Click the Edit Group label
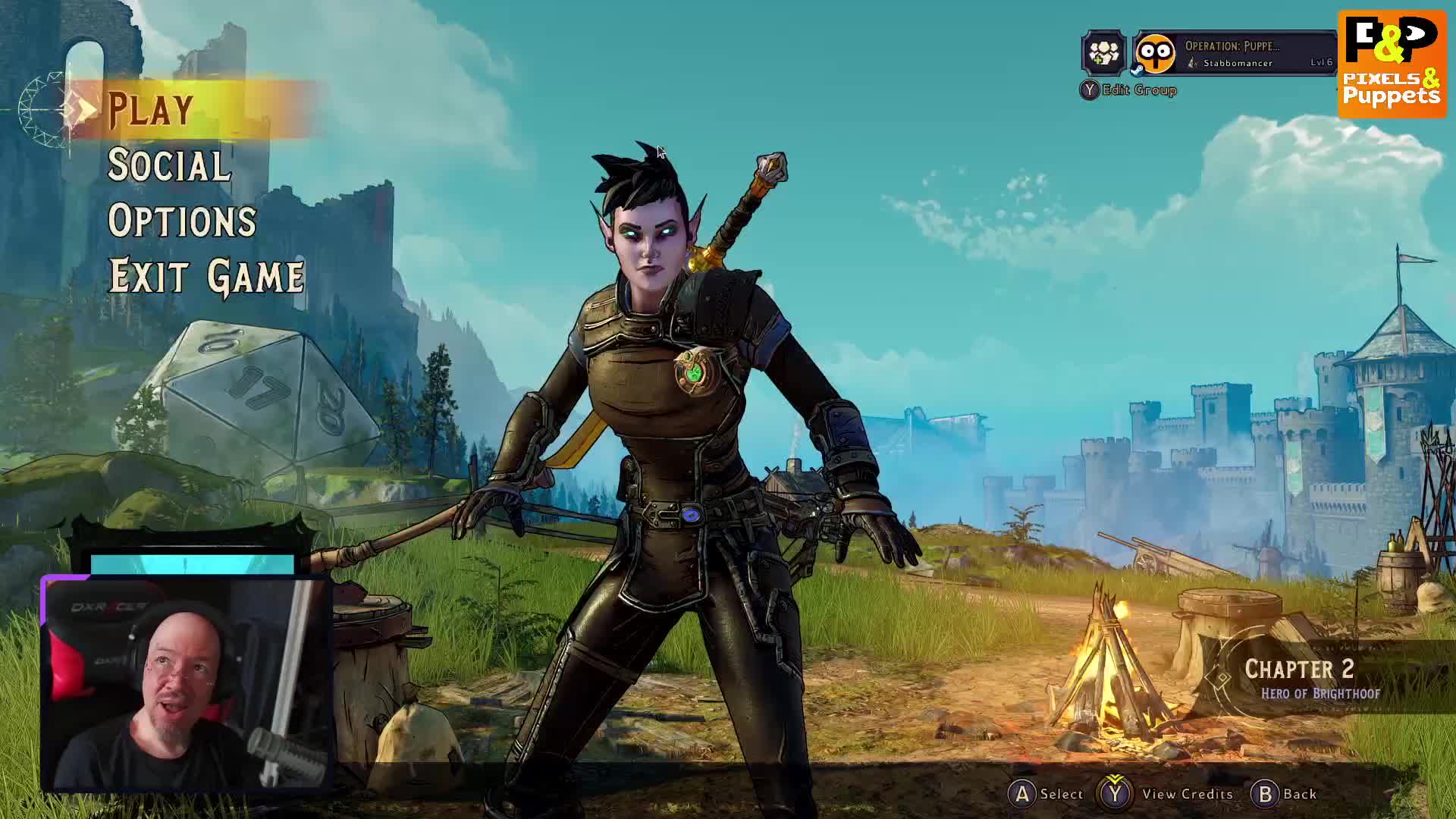 (x=1138, y=90)
